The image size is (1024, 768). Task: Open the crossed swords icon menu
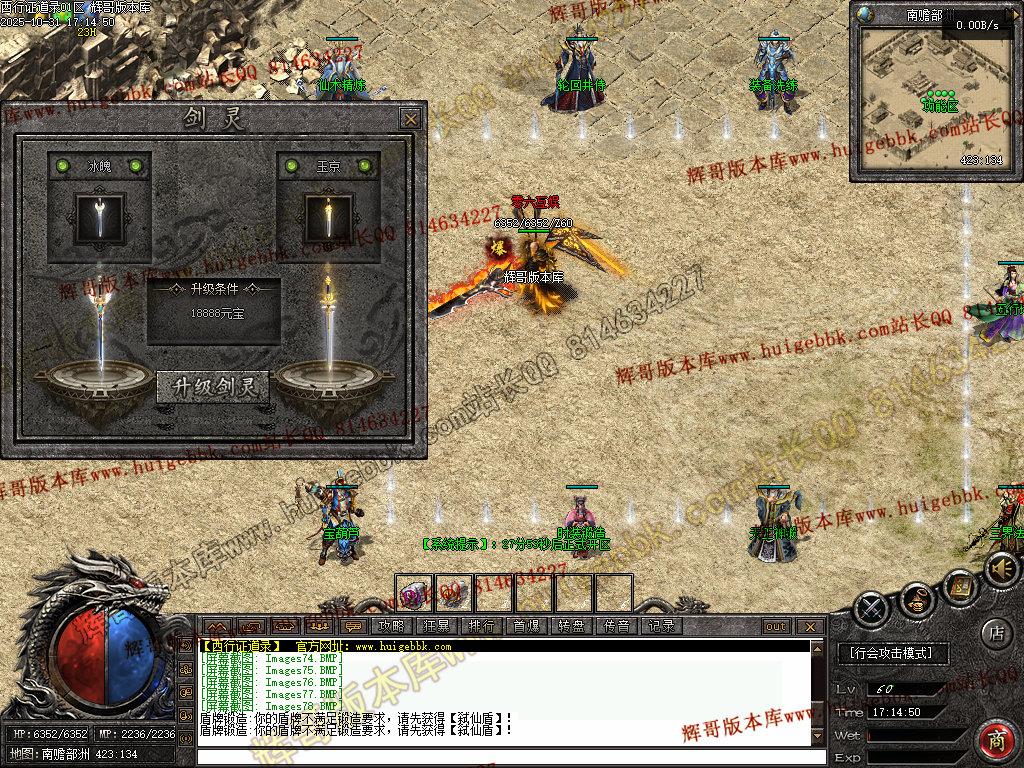(872, 607)
